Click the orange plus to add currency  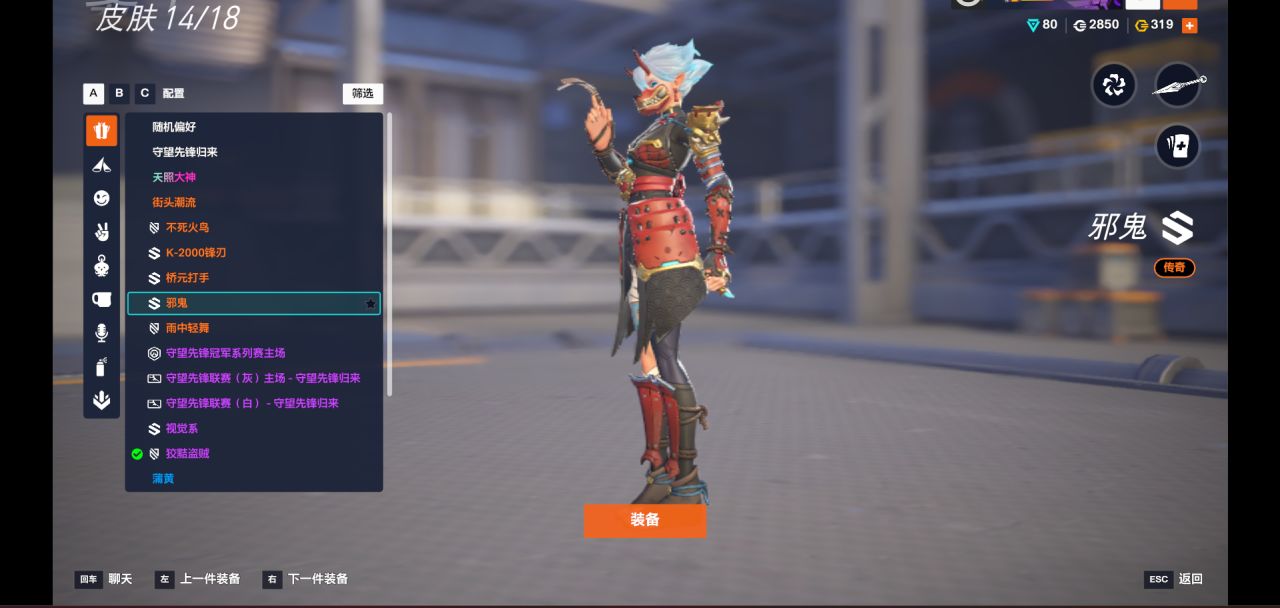1189,25
